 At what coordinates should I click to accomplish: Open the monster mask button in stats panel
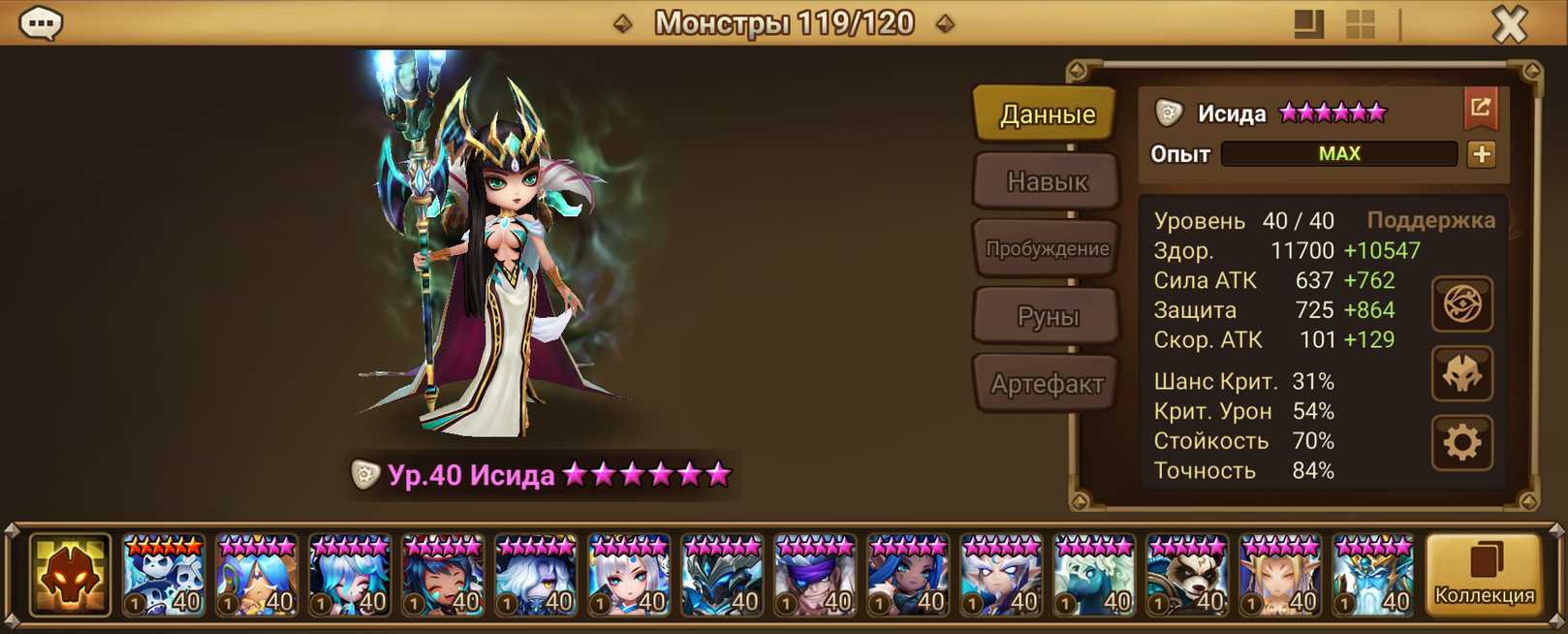1461,374
